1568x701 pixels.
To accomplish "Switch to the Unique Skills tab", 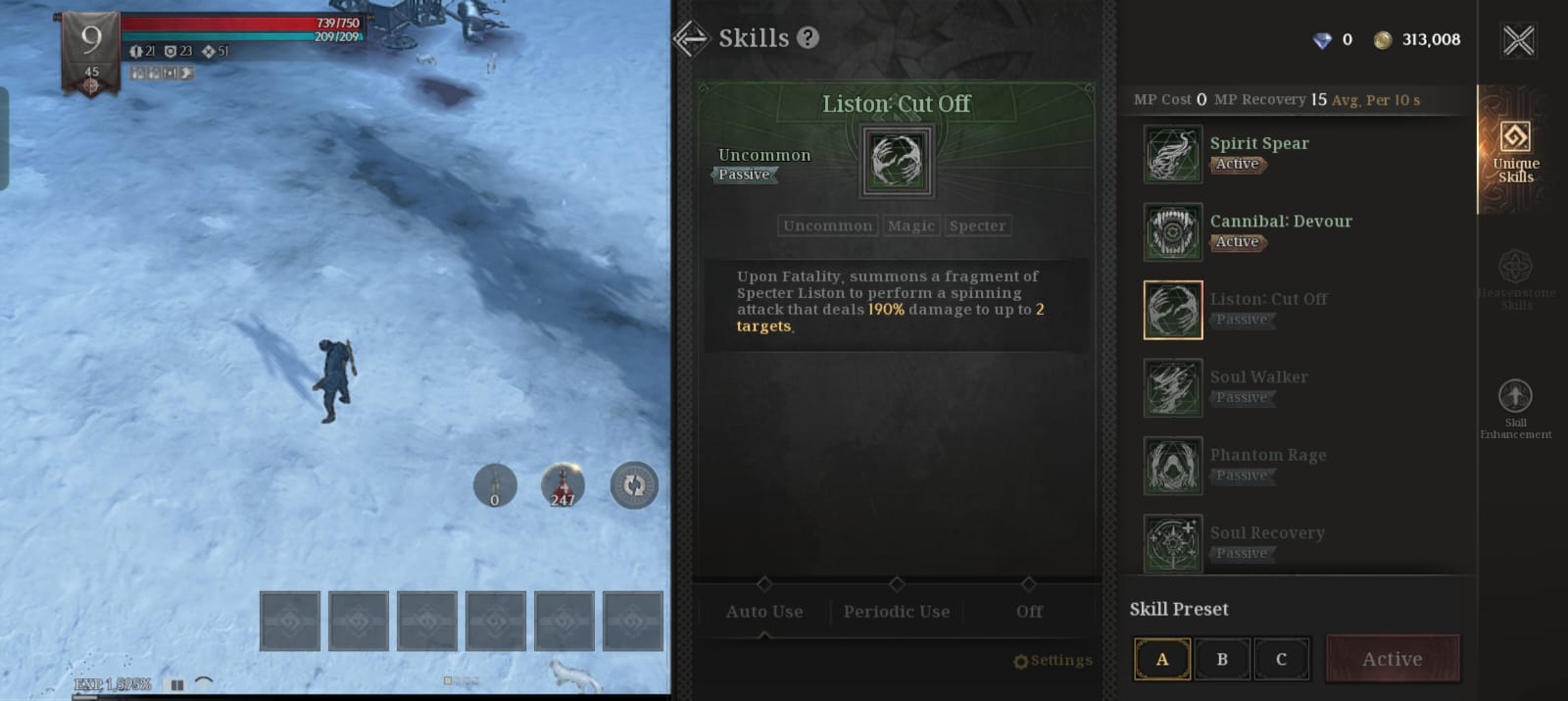I will (1515, 150).
